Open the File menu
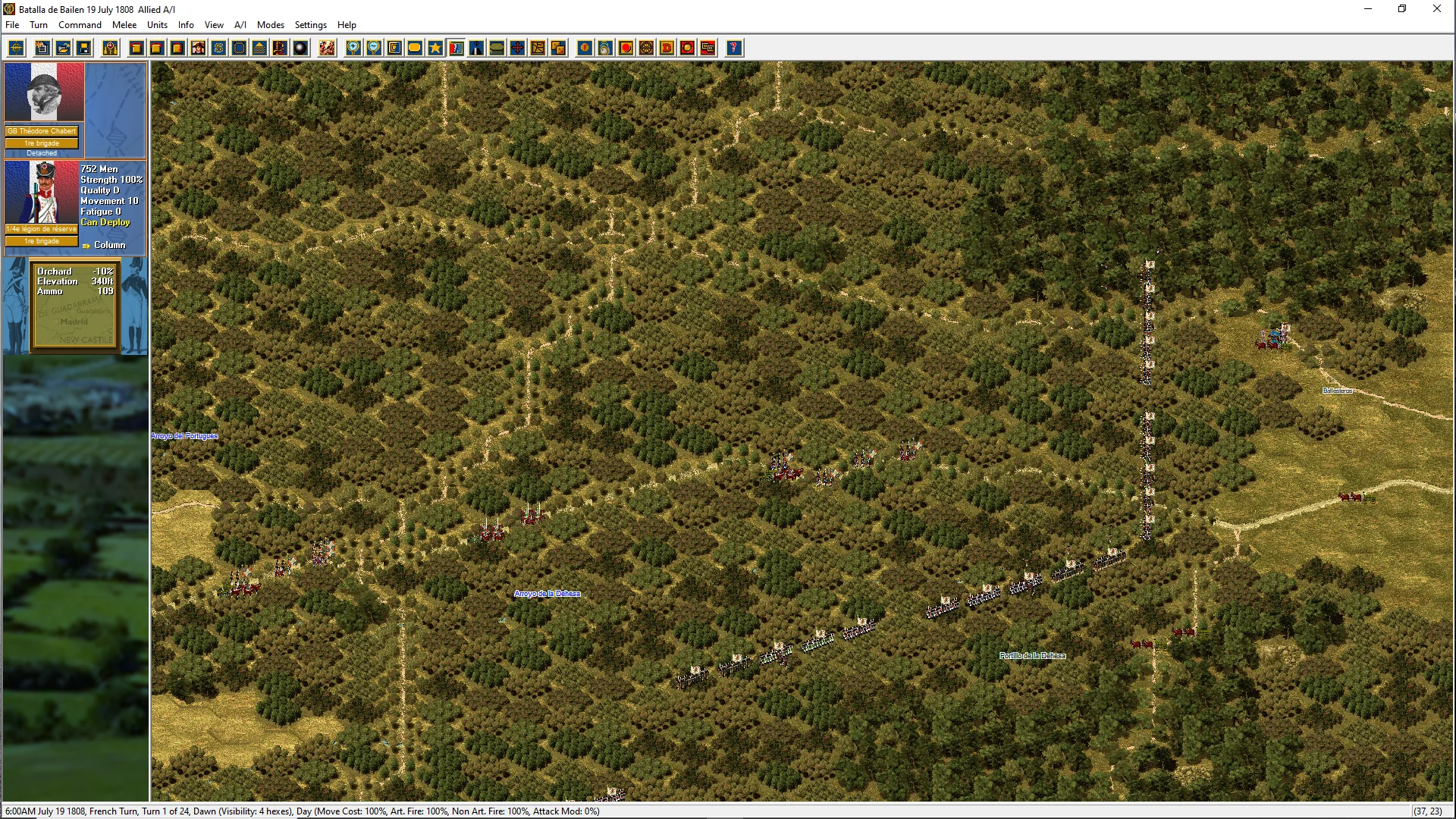The height and width of the screenshot is (819, 1456). click(x=12, y=25)
